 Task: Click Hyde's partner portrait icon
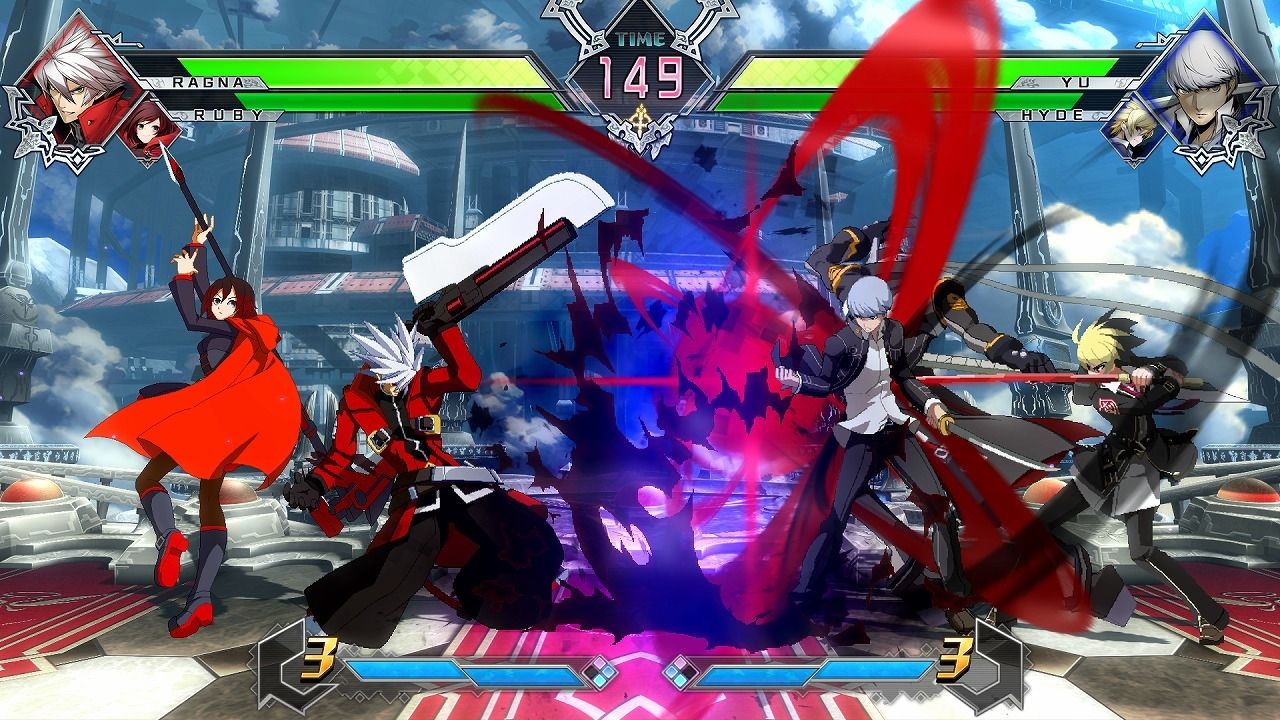1133,130
